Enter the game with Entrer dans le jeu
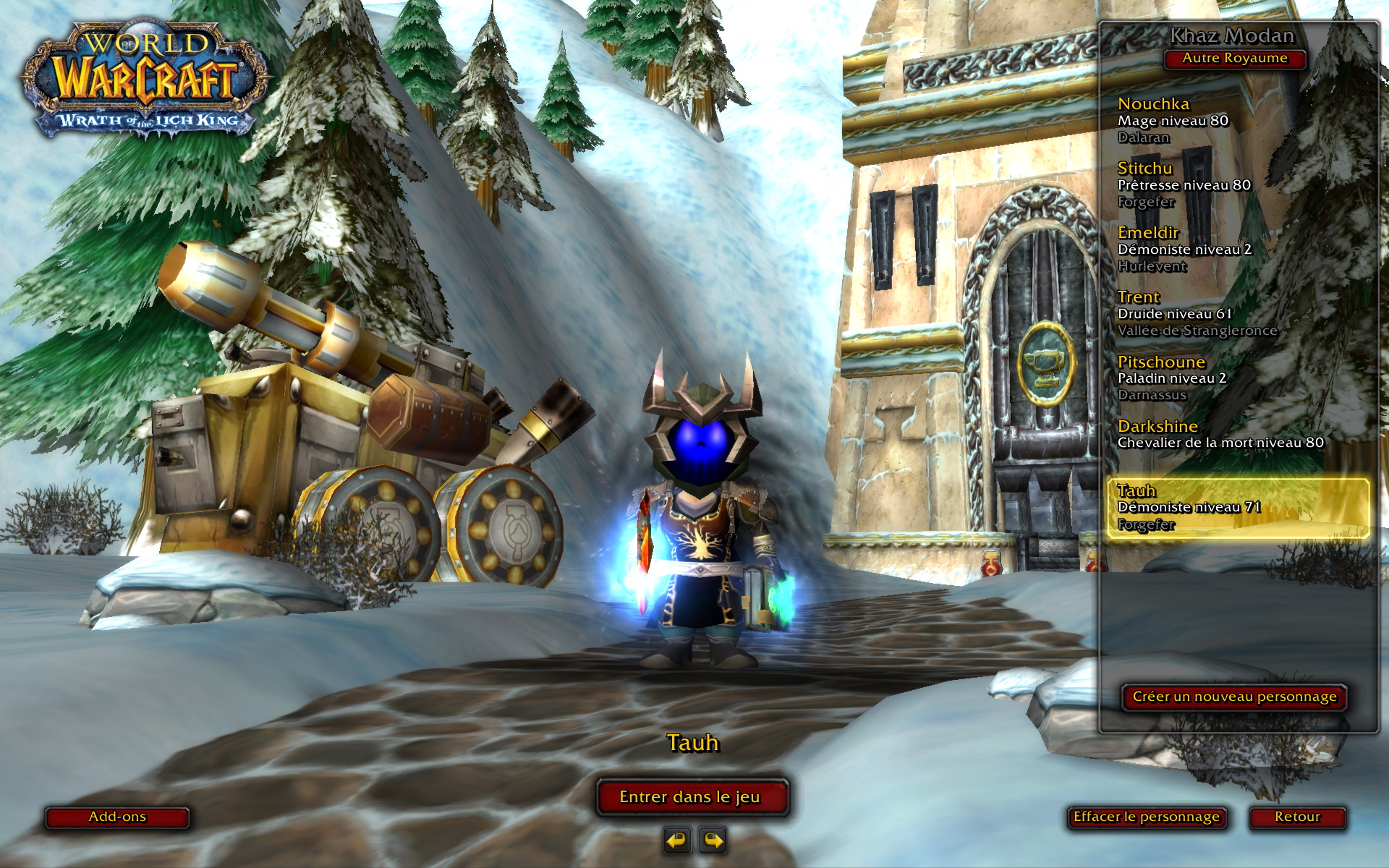Image resolution: width=1389 pixels, height=868 pixels. [x=691, y=797]
